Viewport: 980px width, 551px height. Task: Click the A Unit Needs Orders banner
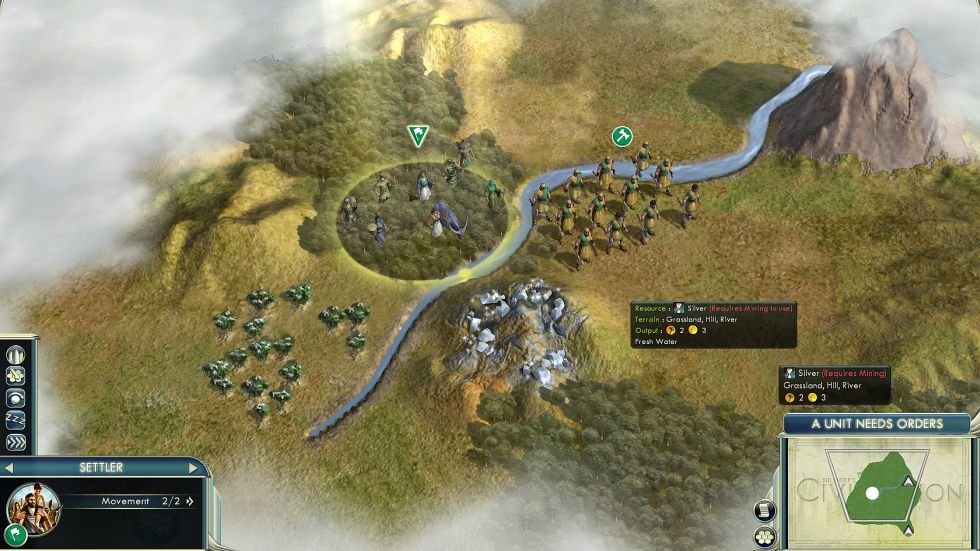click(876, 423)
